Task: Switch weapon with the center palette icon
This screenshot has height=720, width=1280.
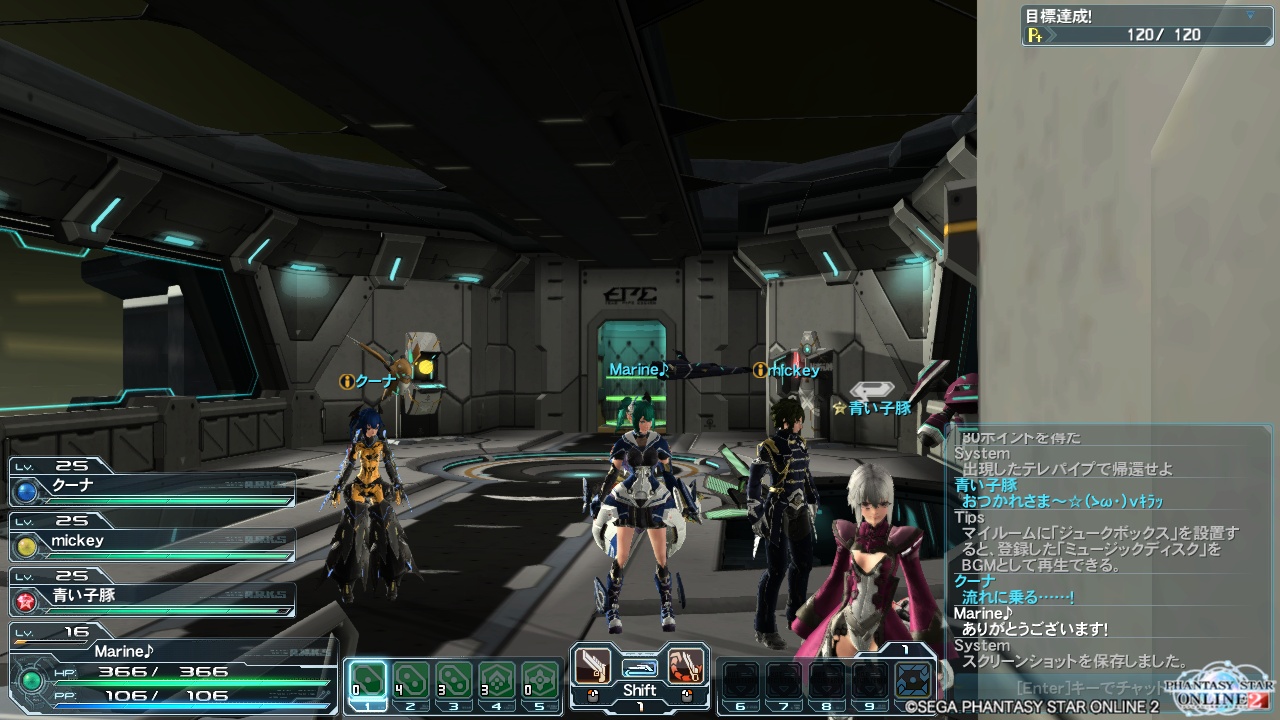Action: [x=640, y=667]
